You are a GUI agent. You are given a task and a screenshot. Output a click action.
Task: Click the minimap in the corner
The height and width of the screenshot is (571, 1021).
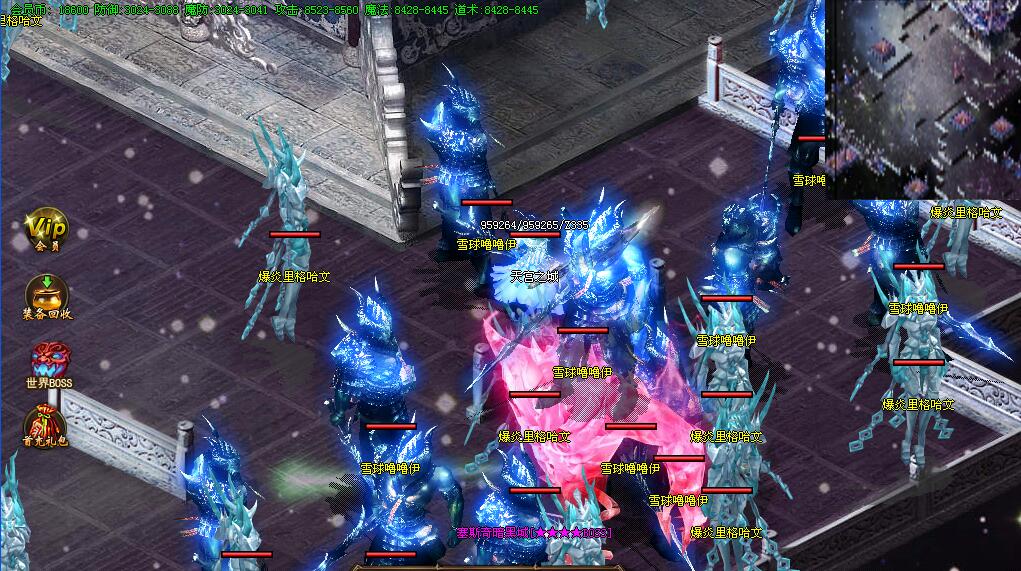coord(921,98)
